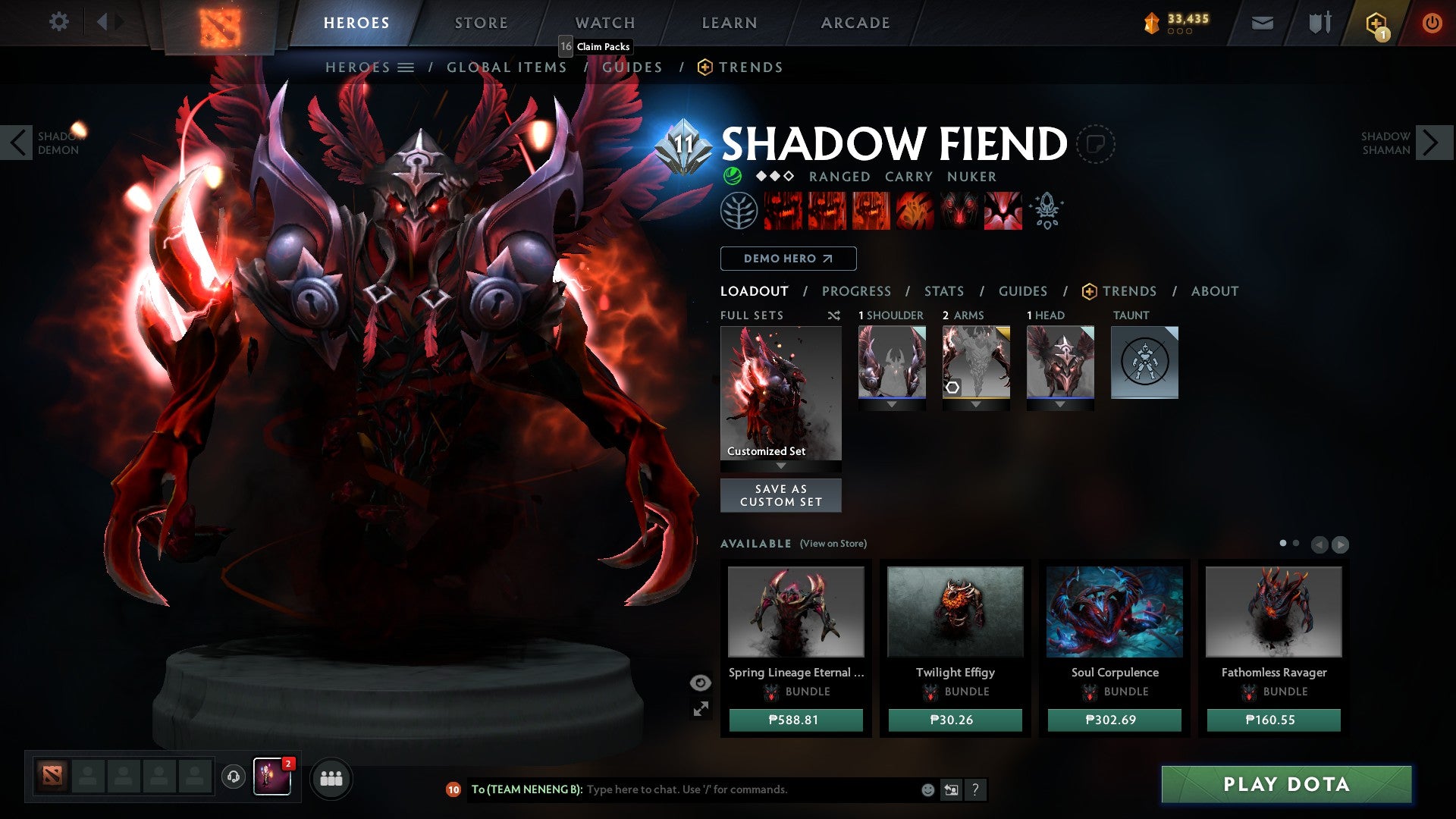Click the style variant toggle on Arms item
This screenshot has height=819, width=1456.
tap(954, 387)
